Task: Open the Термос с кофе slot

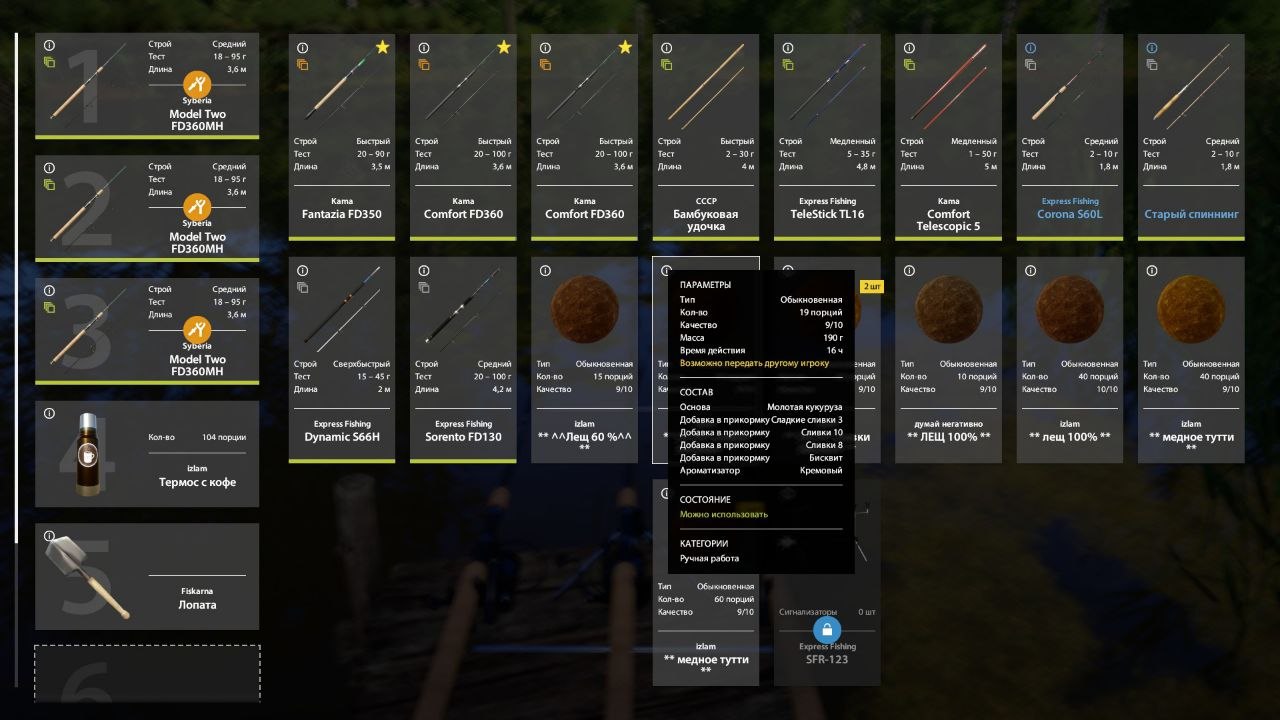Action: pyautogui.click(x=147, y=454)
